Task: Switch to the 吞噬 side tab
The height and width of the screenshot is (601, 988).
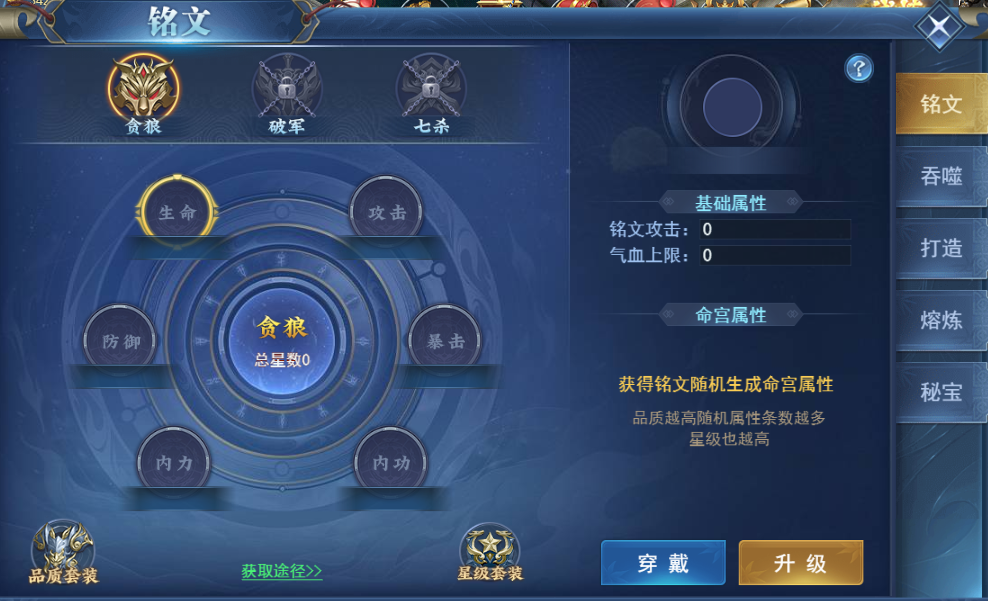Action: (x=940, y=177)
